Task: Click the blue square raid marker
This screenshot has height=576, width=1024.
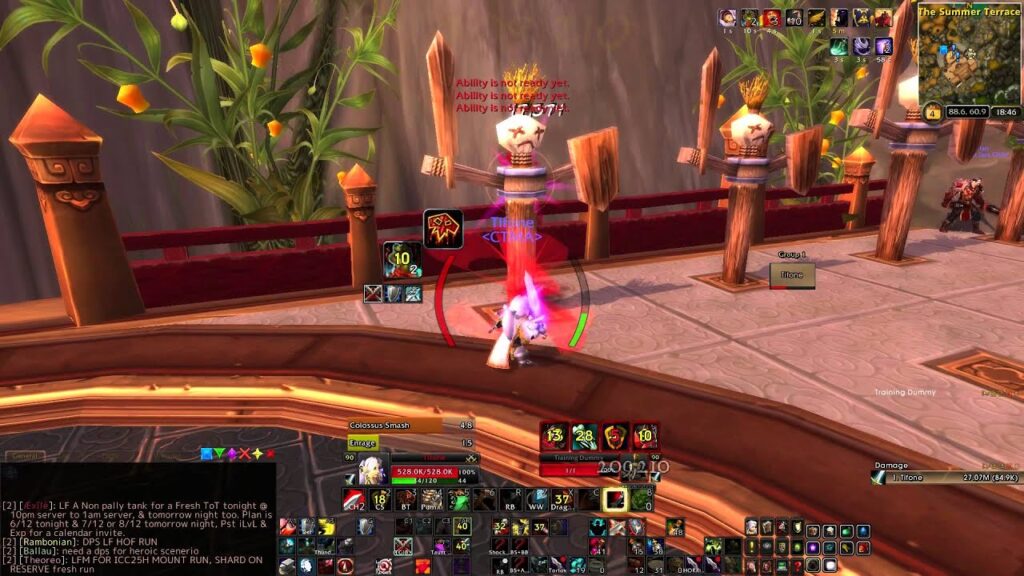Action: [x=207, y=454]
